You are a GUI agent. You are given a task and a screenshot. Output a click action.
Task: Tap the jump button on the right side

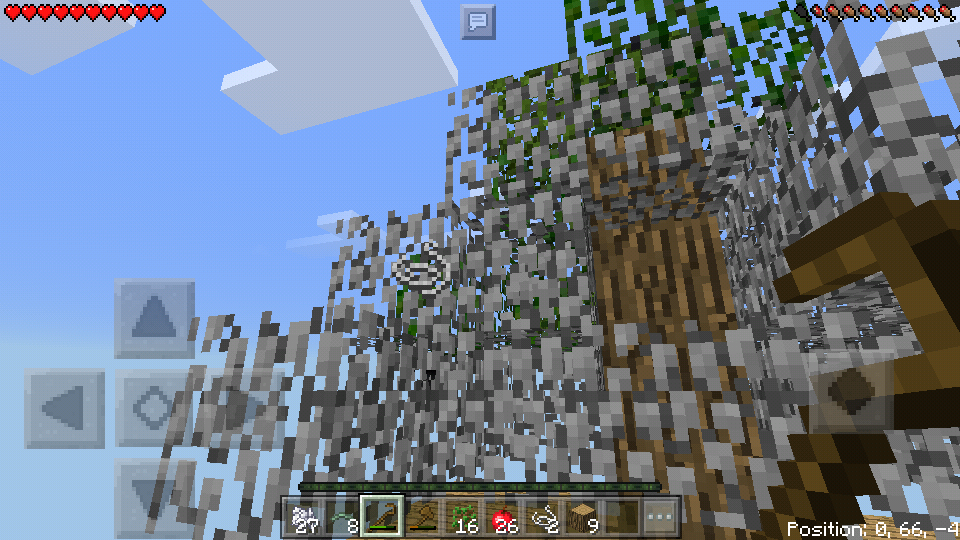tap(851, 391)
